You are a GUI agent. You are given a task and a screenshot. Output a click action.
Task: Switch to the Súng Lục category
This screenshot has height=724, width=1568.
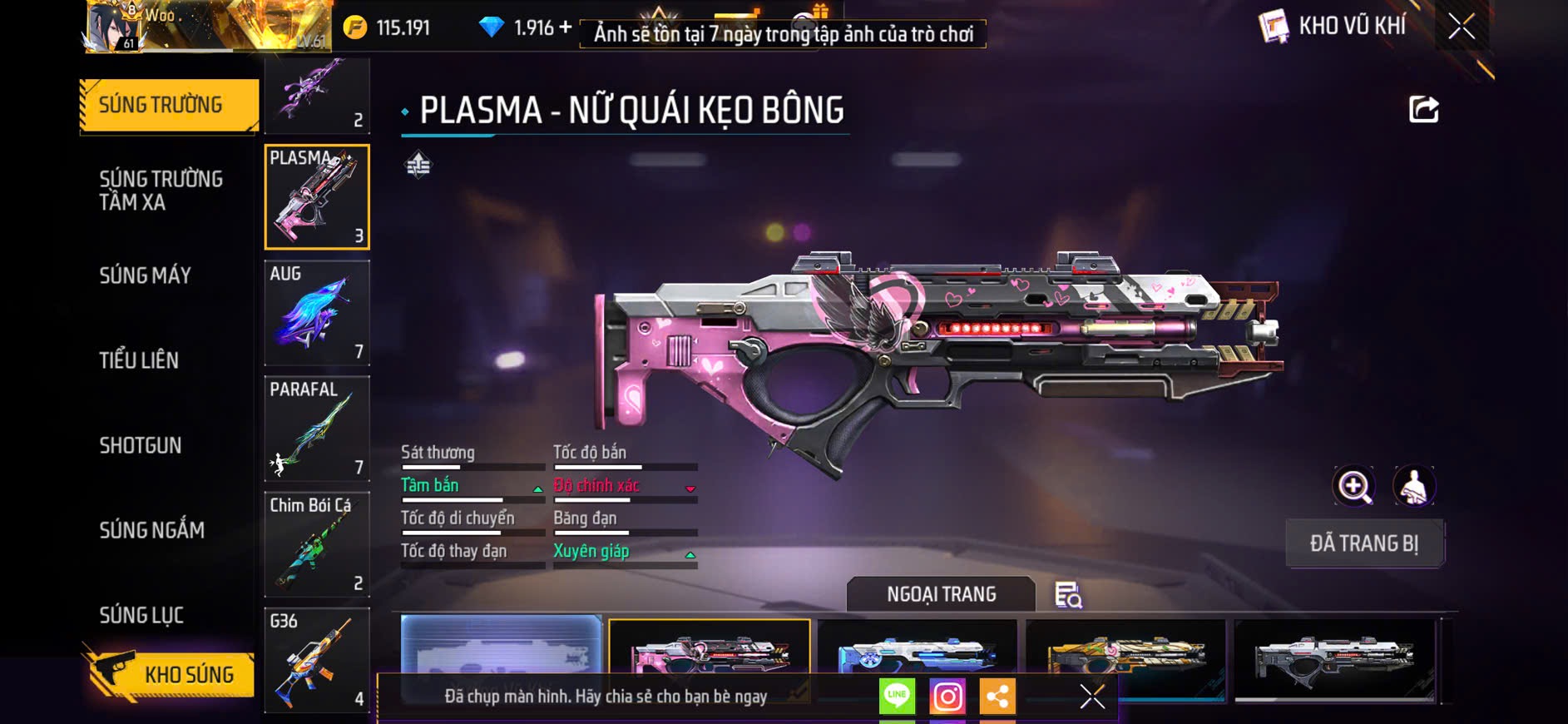[141, 615]
